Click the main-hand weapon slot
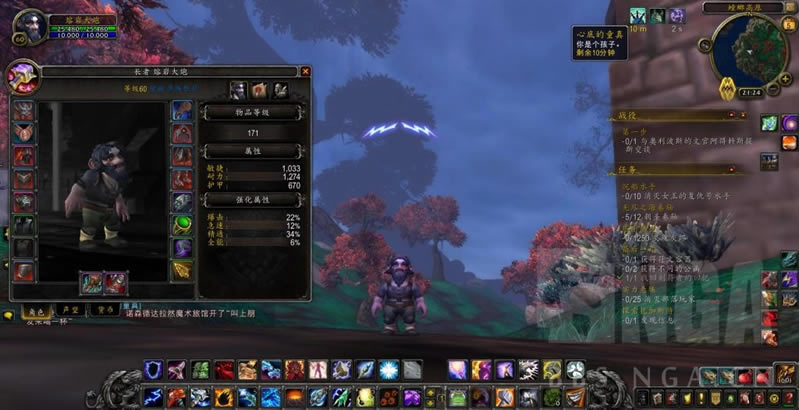Image resolution: width=799 pixels, height=410 pixels. point(91,283)
